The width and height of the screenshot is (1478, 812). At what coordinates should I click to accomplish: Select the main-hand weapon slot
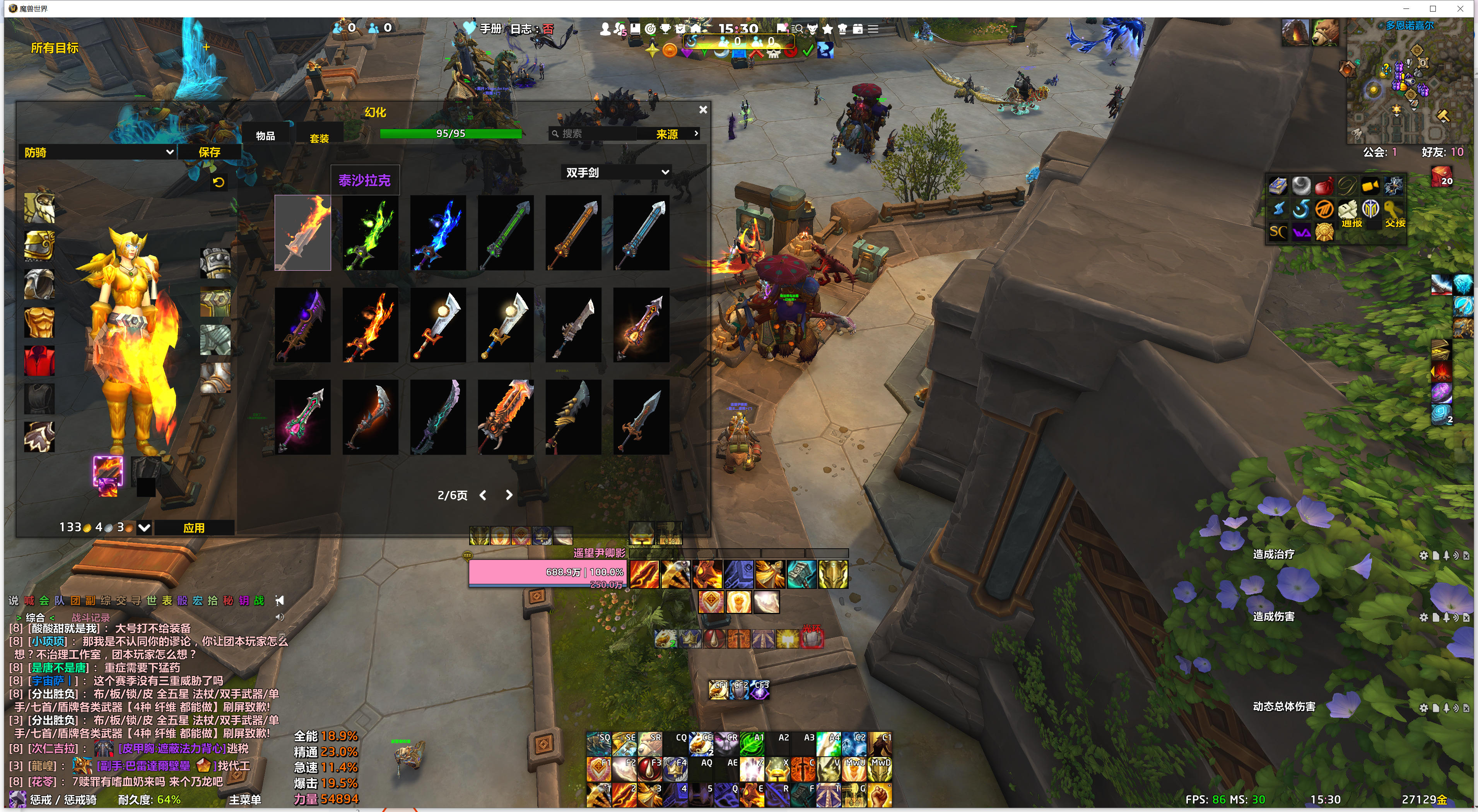click(108, 471)
